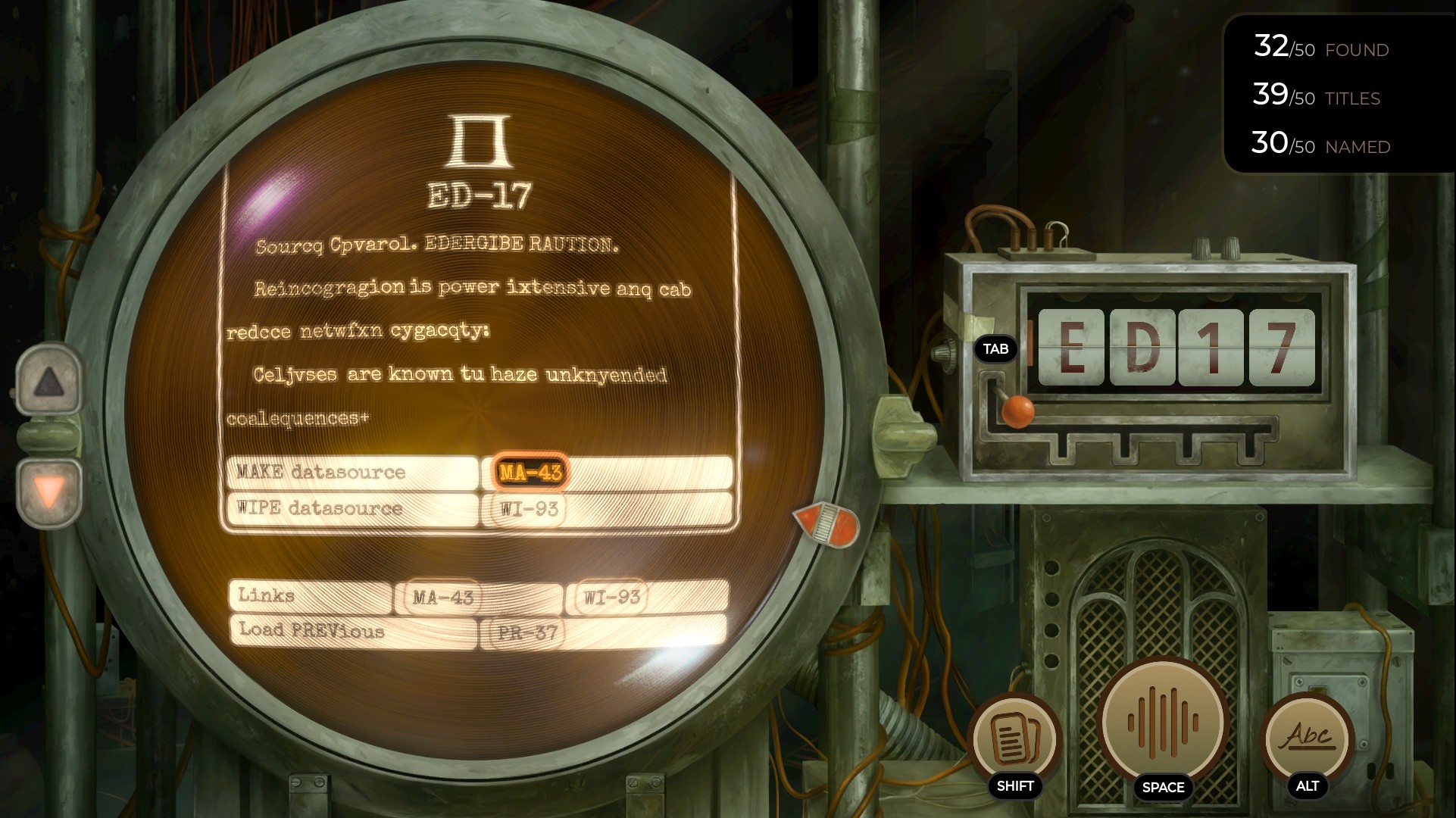Open highlighted MA-43 beside MAKE datasource
This screenshot has width=1456, height=818.
(530, 473)
